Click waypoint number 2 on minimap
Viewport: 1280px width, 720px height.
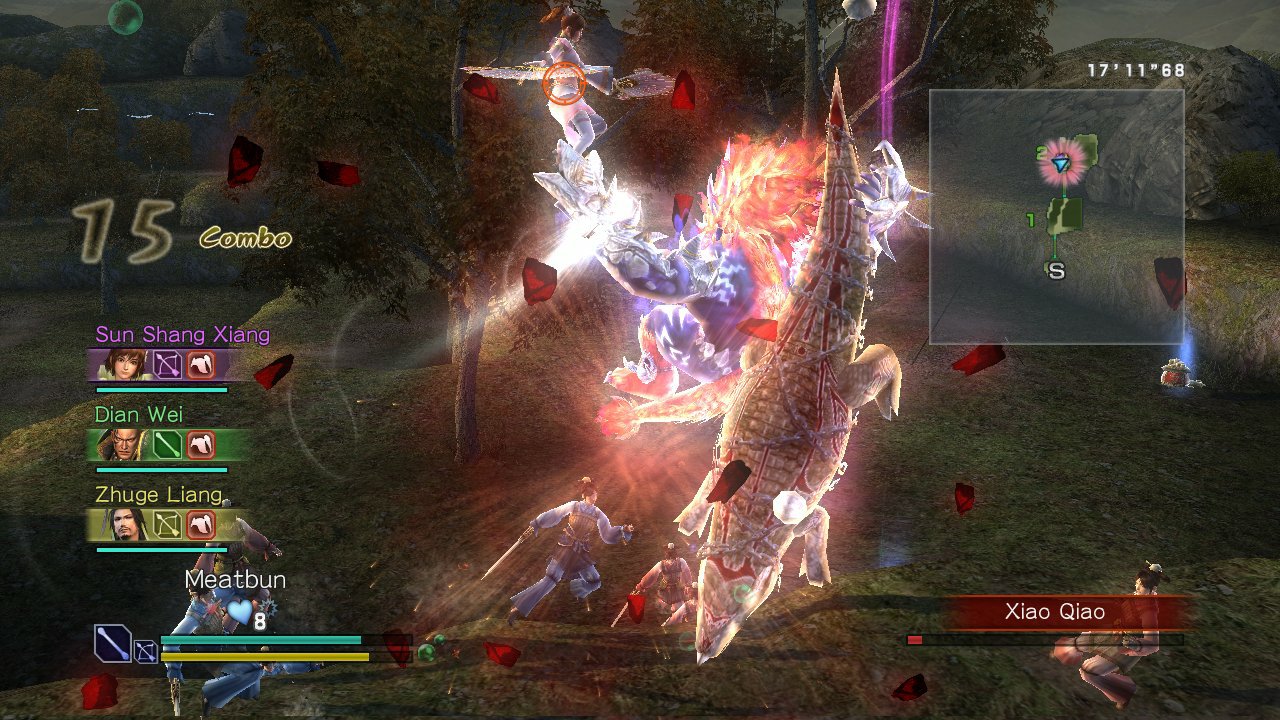pyautogui.click(x=1042, y=150)
